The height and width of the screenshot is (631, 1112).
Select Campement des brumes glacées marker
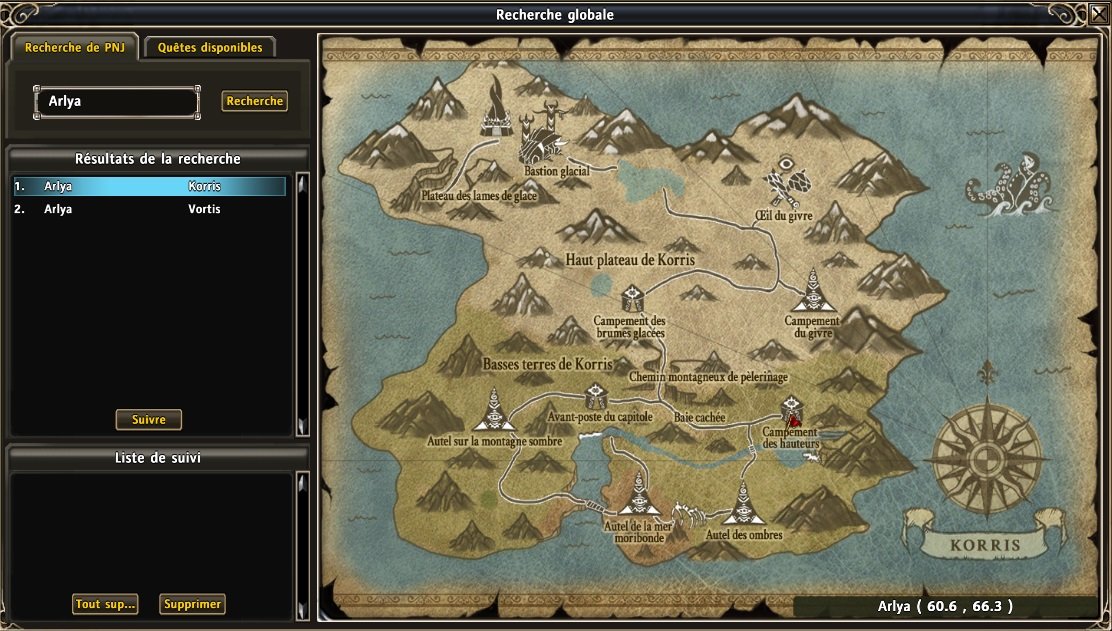[x=631, y=298]
